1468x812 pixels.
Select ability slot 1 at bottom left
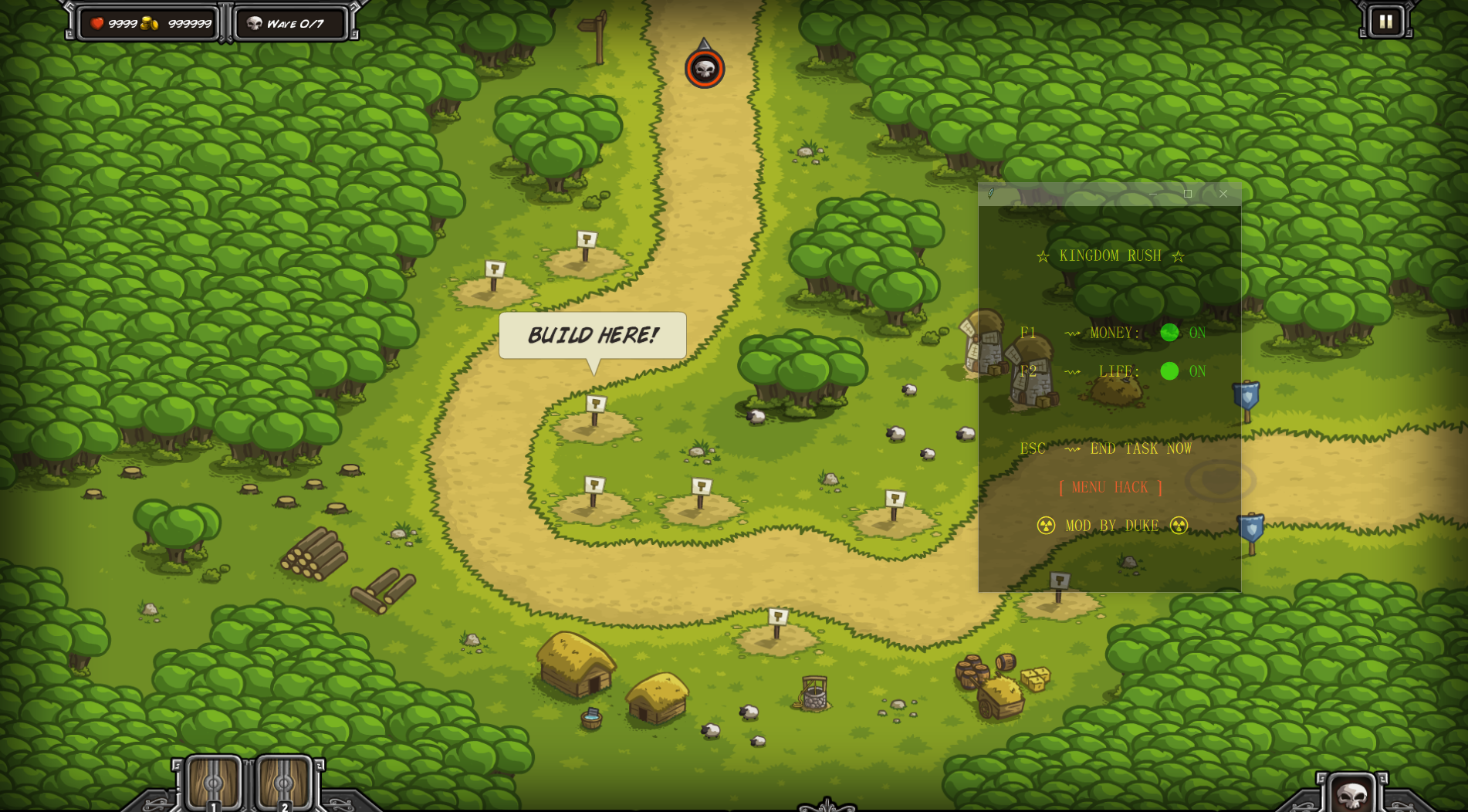tap(215, 783)
